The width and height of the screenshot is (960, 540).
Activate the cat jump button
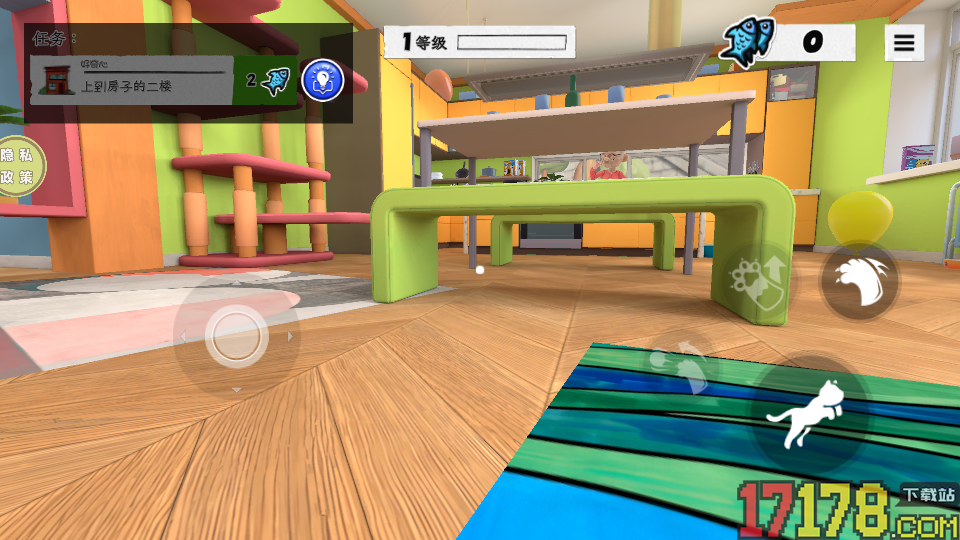(x=809, y=414)
